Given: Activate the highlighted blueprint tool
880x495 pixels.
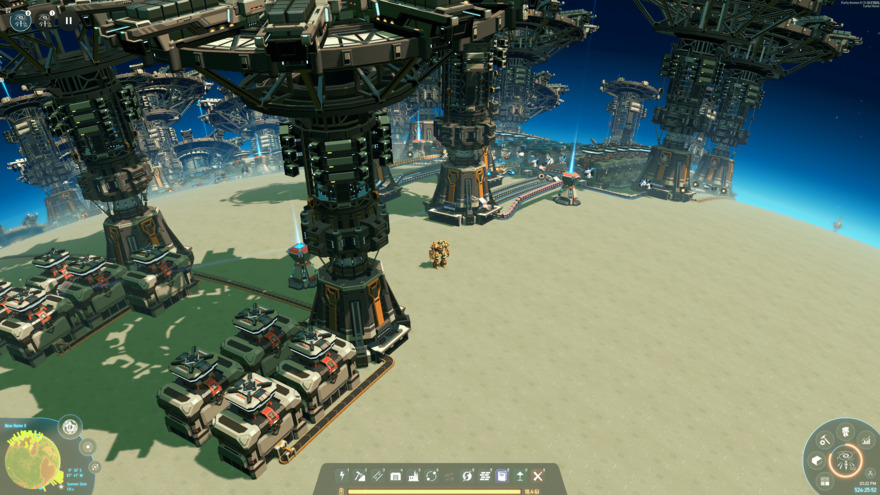Looking at the screenshot, I should (x=502, y=476).
